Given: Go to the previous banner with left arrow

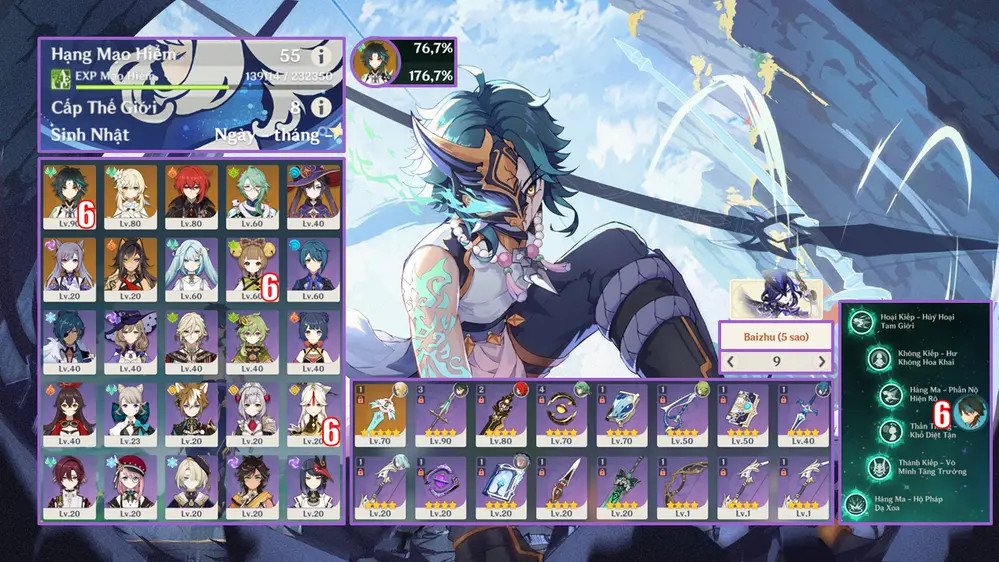Looking at the screenshot, I should pyautogui.click(x=730, y=362).
